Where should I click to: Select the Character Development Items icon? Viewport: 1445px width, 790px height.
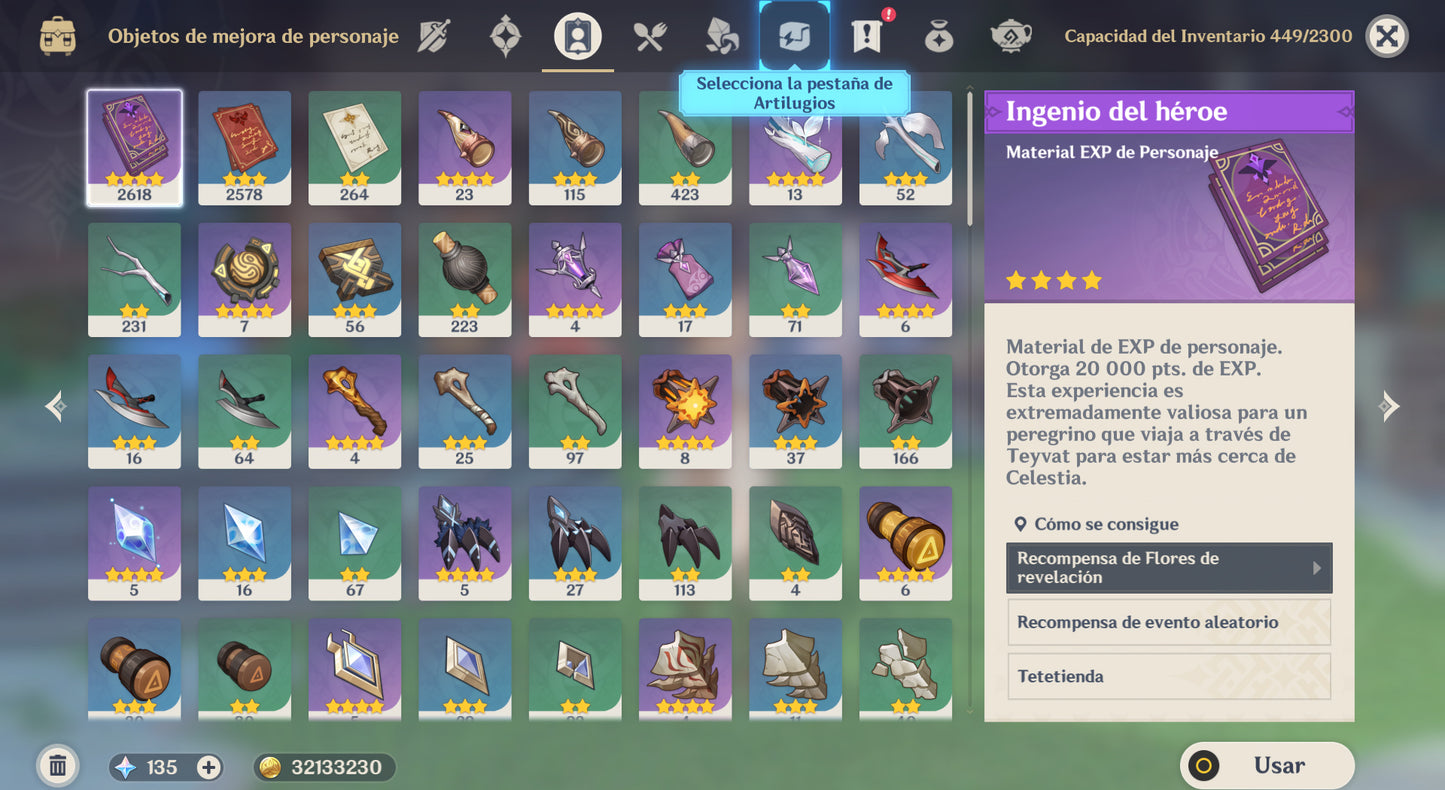click(x=576, y=35)
